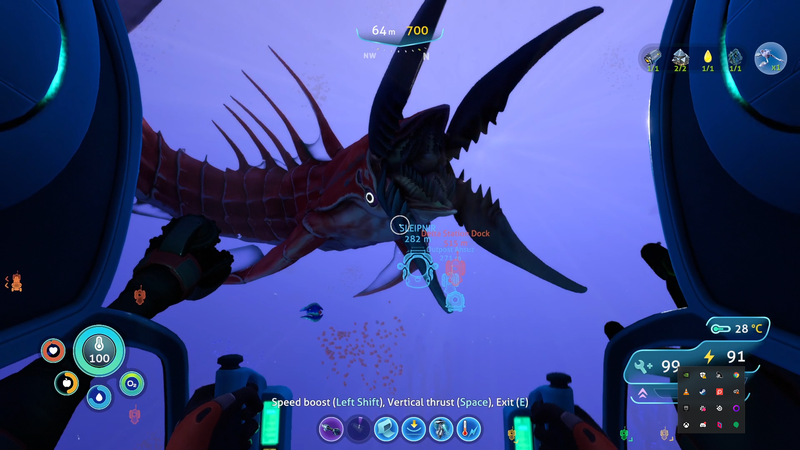Select the mech suit hotbar slot
Viewport: 800px width, 450px height.
441,429
